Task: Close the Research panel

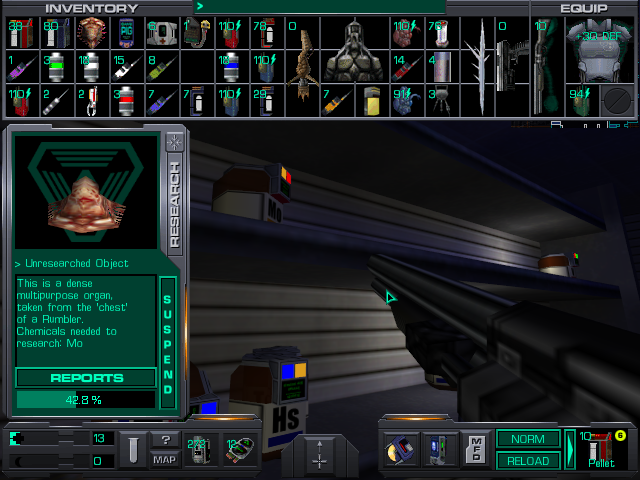Action: 174,140
